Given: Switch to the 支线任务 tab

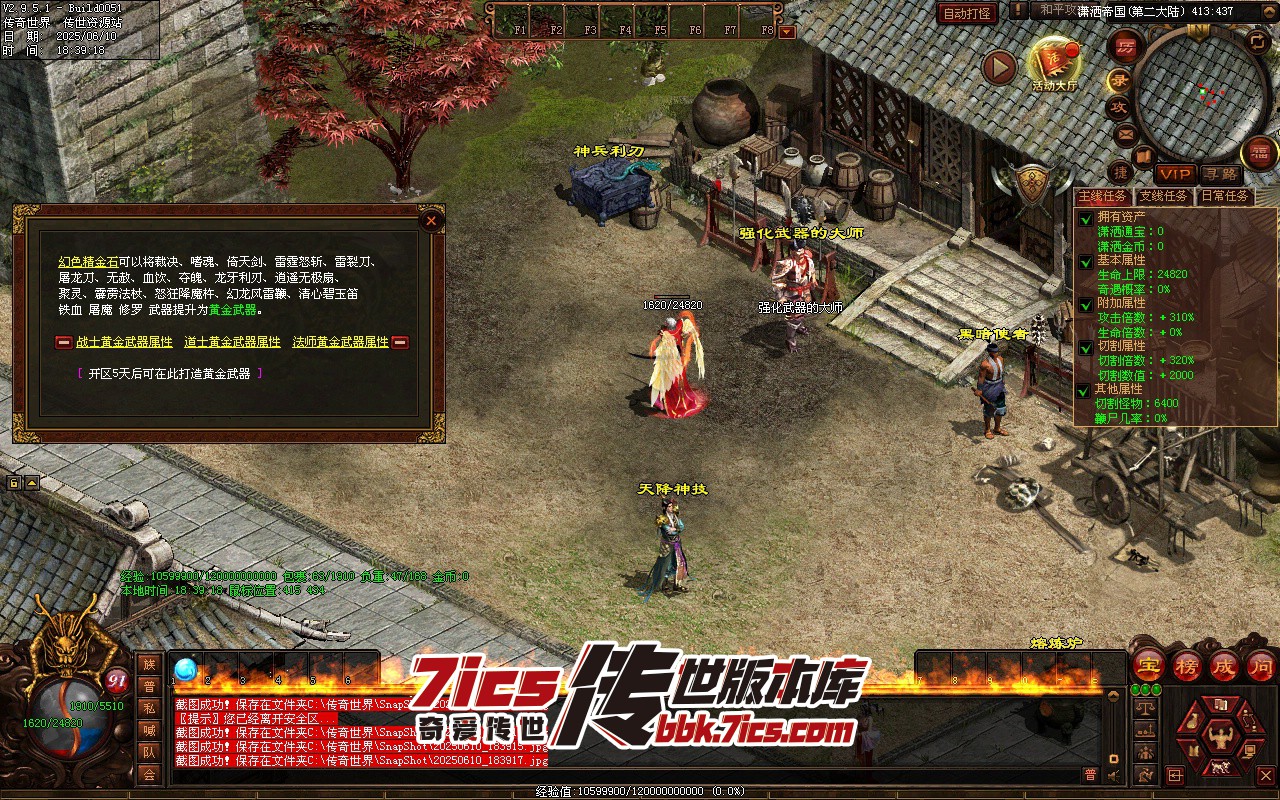Looking at the screenshot, I should point(1163,197).
